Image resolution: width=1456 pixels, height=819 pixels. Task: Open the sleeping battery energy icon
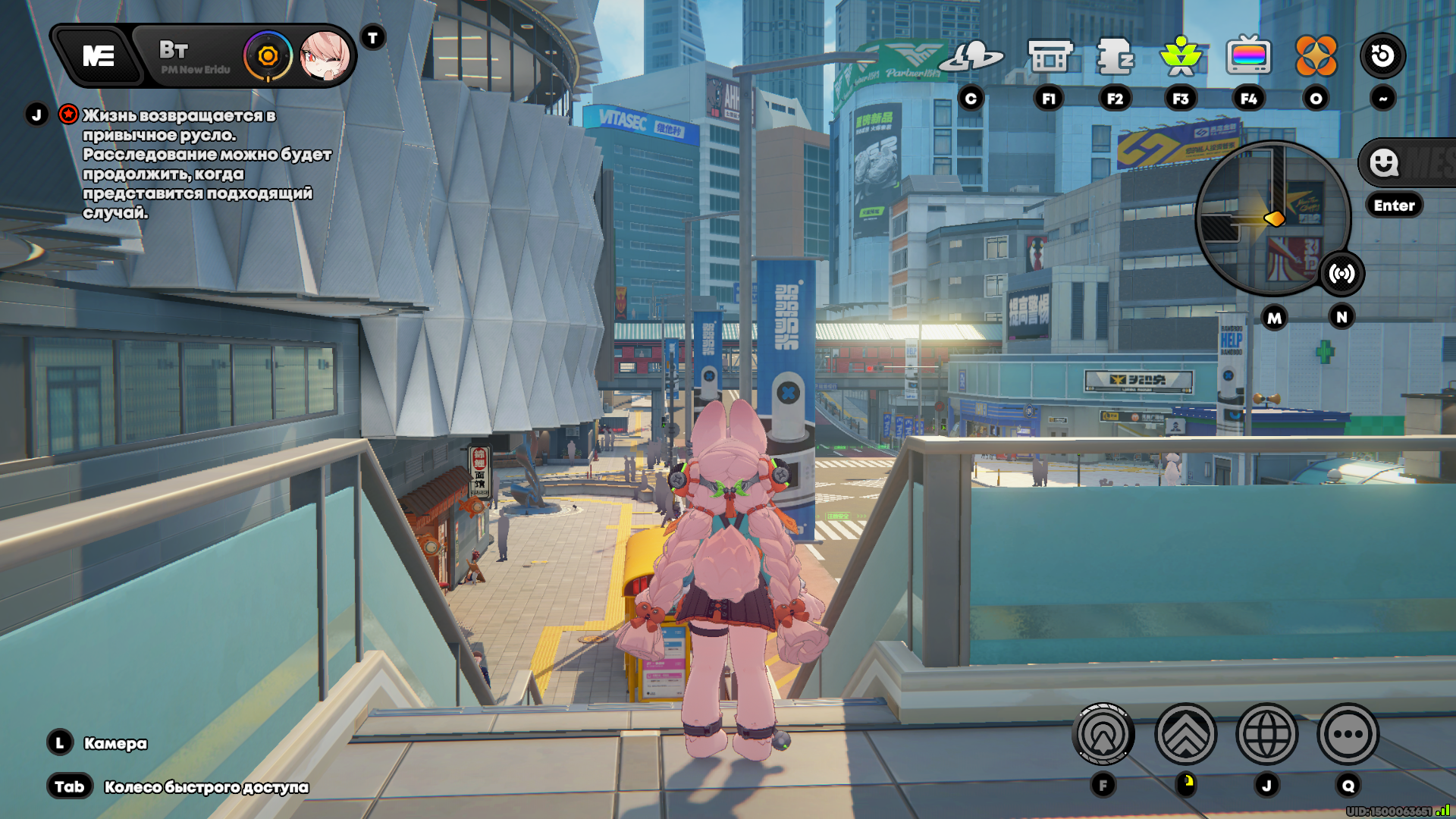point(1115,56)
